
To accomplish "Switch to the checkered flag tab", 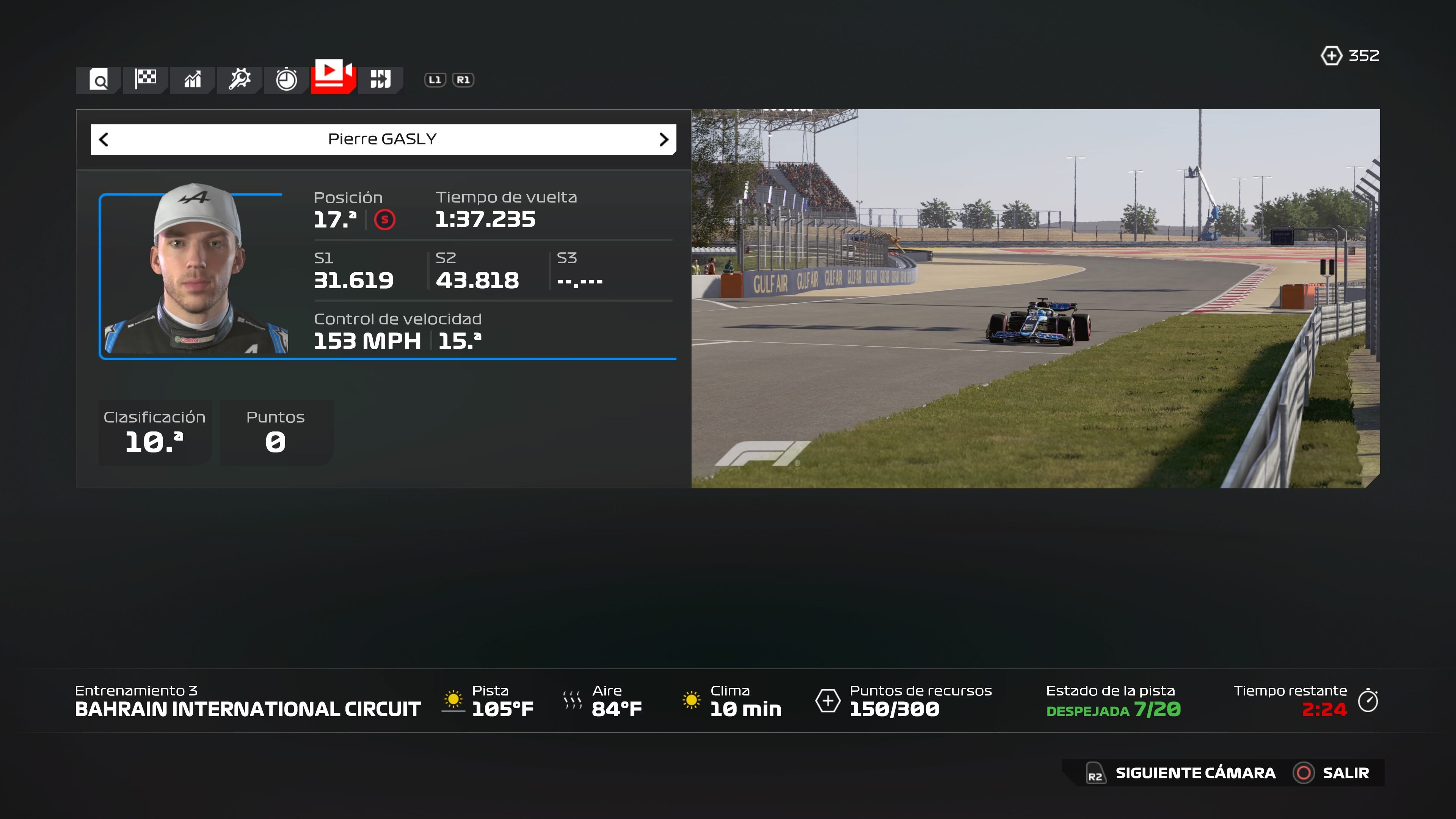I will (x=146, y=78).
